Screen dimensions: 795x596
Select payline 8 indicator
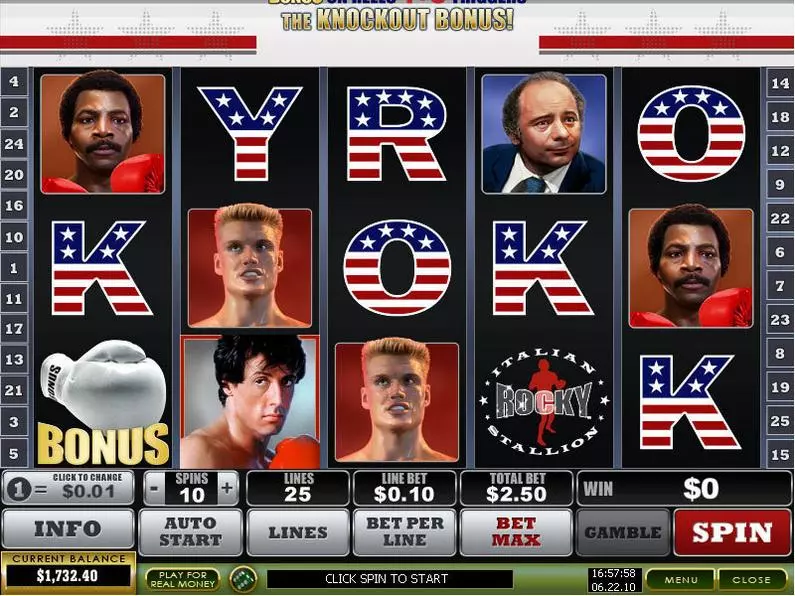click(x=780, y=352)
